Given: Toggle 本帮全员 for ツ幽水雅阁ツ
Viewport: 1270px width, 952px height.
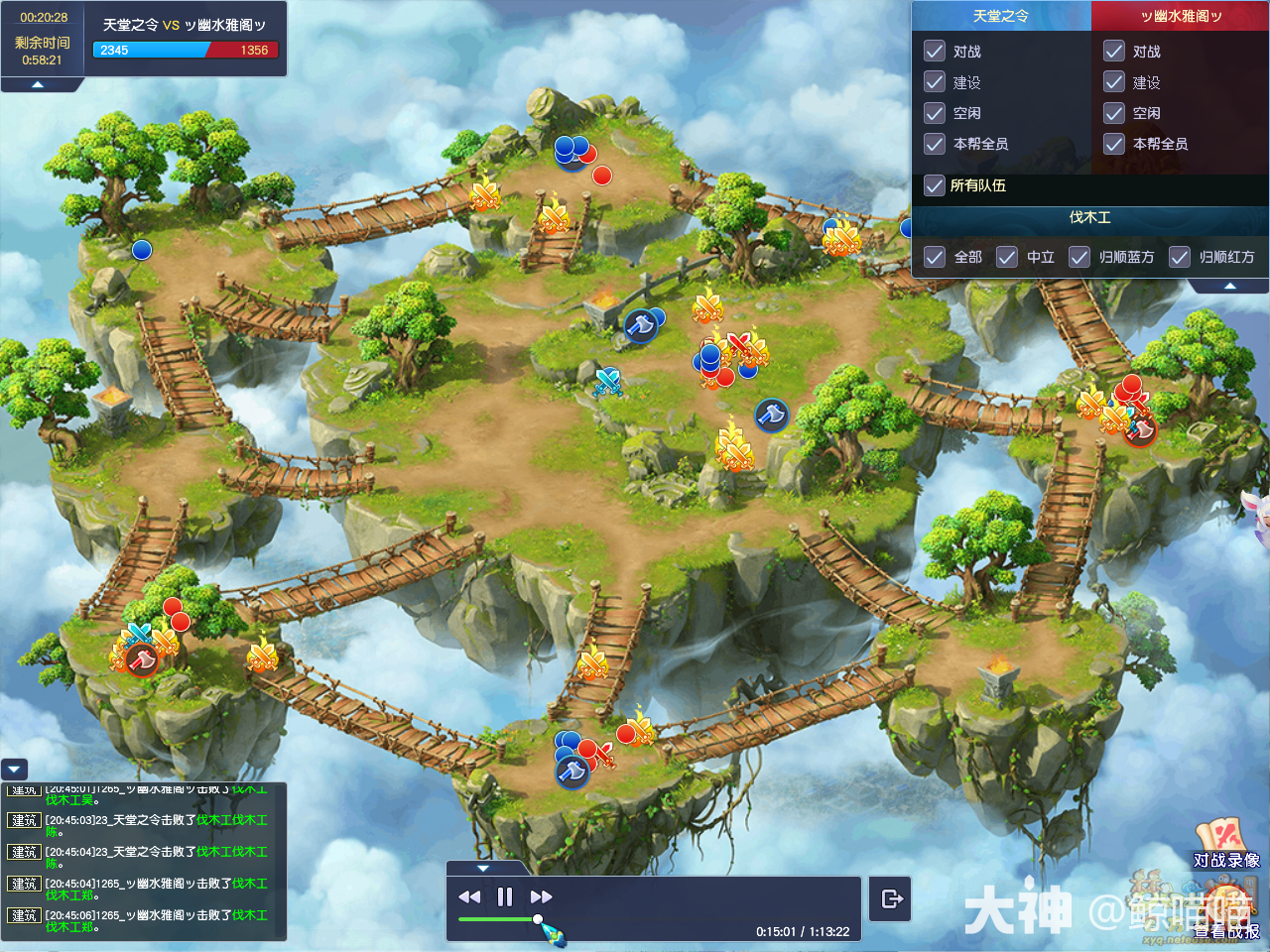Looking at the screenshot, I should [1114, 144].
